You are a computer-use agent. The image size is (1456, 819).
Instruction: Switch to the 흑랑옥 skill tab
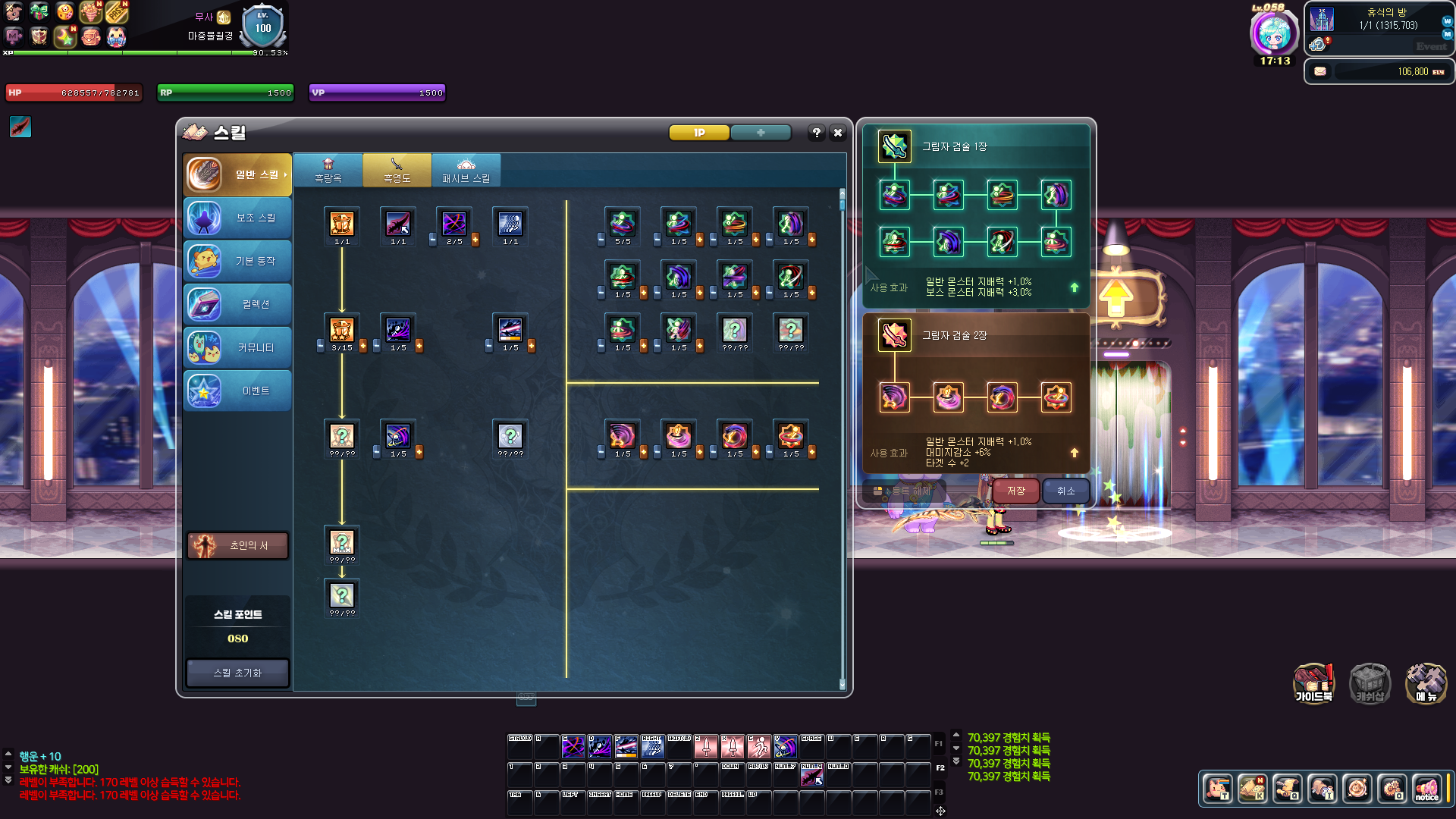pyautogui.click(x=328, y=171)
